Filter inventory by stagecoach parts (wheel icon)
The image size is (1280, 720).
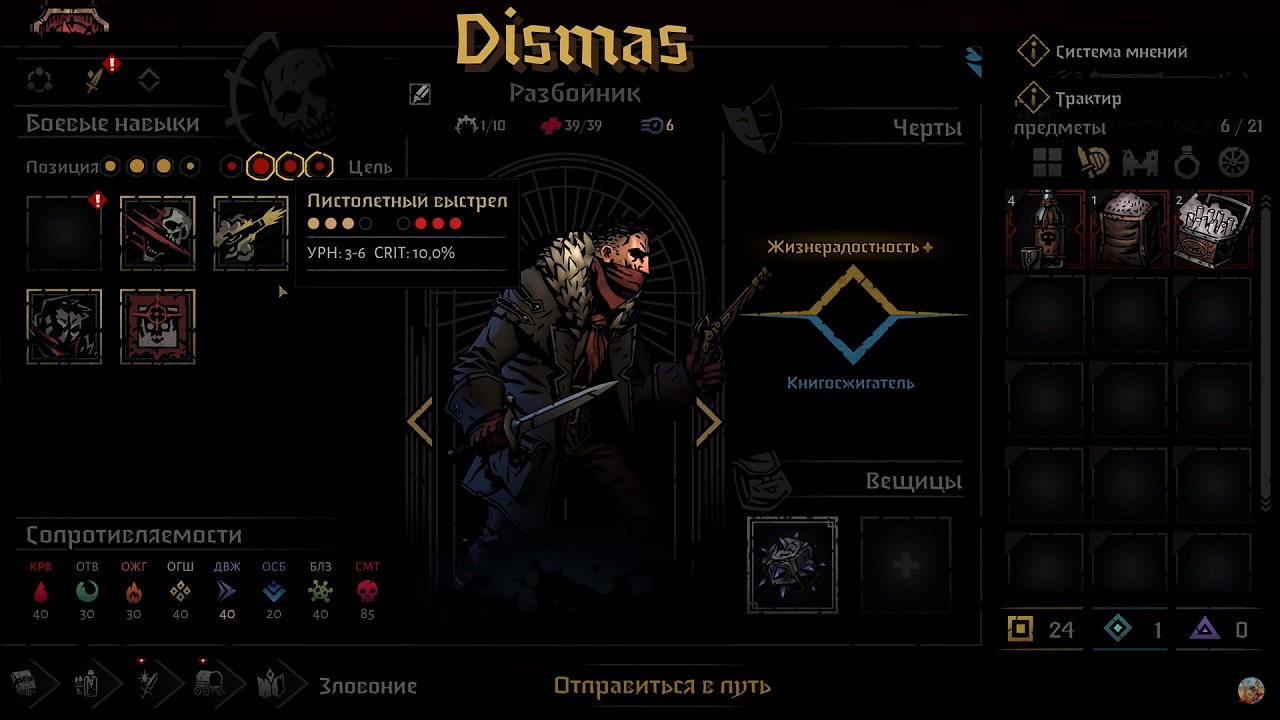click(x=1233, y=162)
